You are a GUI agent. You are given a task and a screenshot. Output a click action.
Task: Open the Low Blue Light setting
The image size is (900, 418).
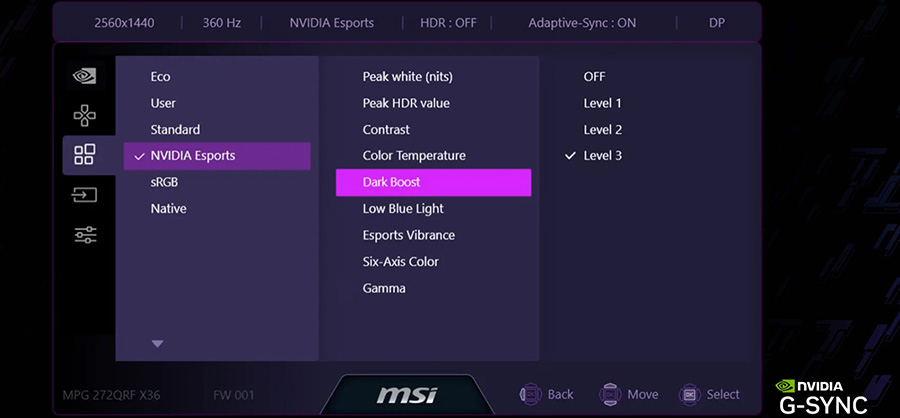pos(403,209)
